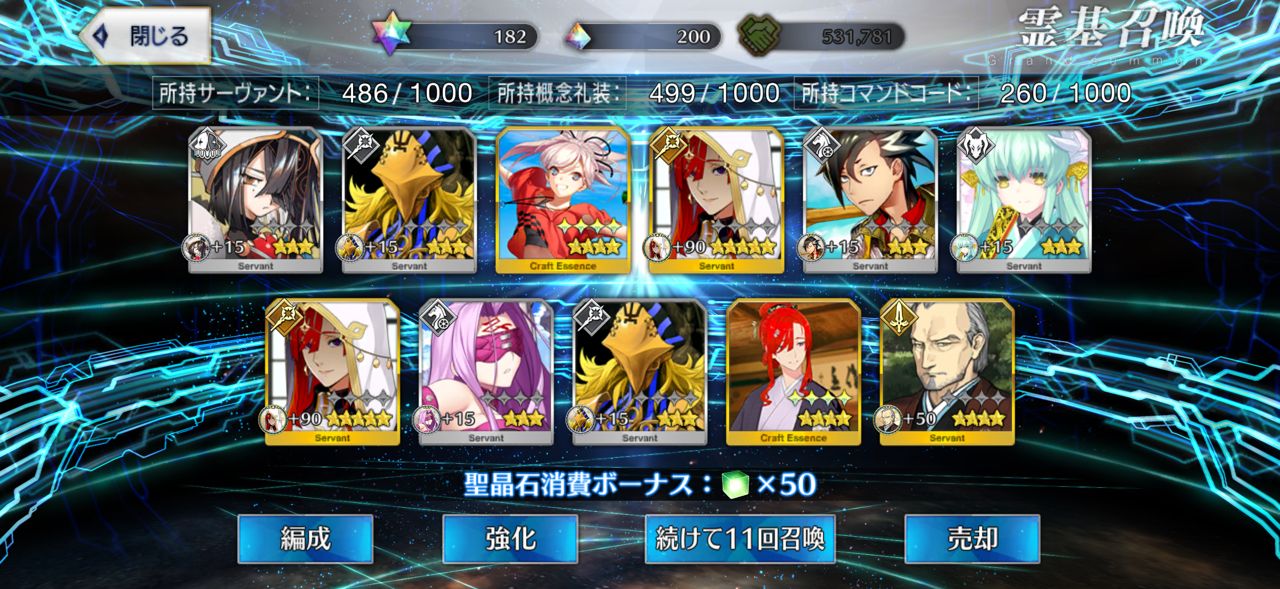Select the grey-haired old man servant card

[947, 371]
